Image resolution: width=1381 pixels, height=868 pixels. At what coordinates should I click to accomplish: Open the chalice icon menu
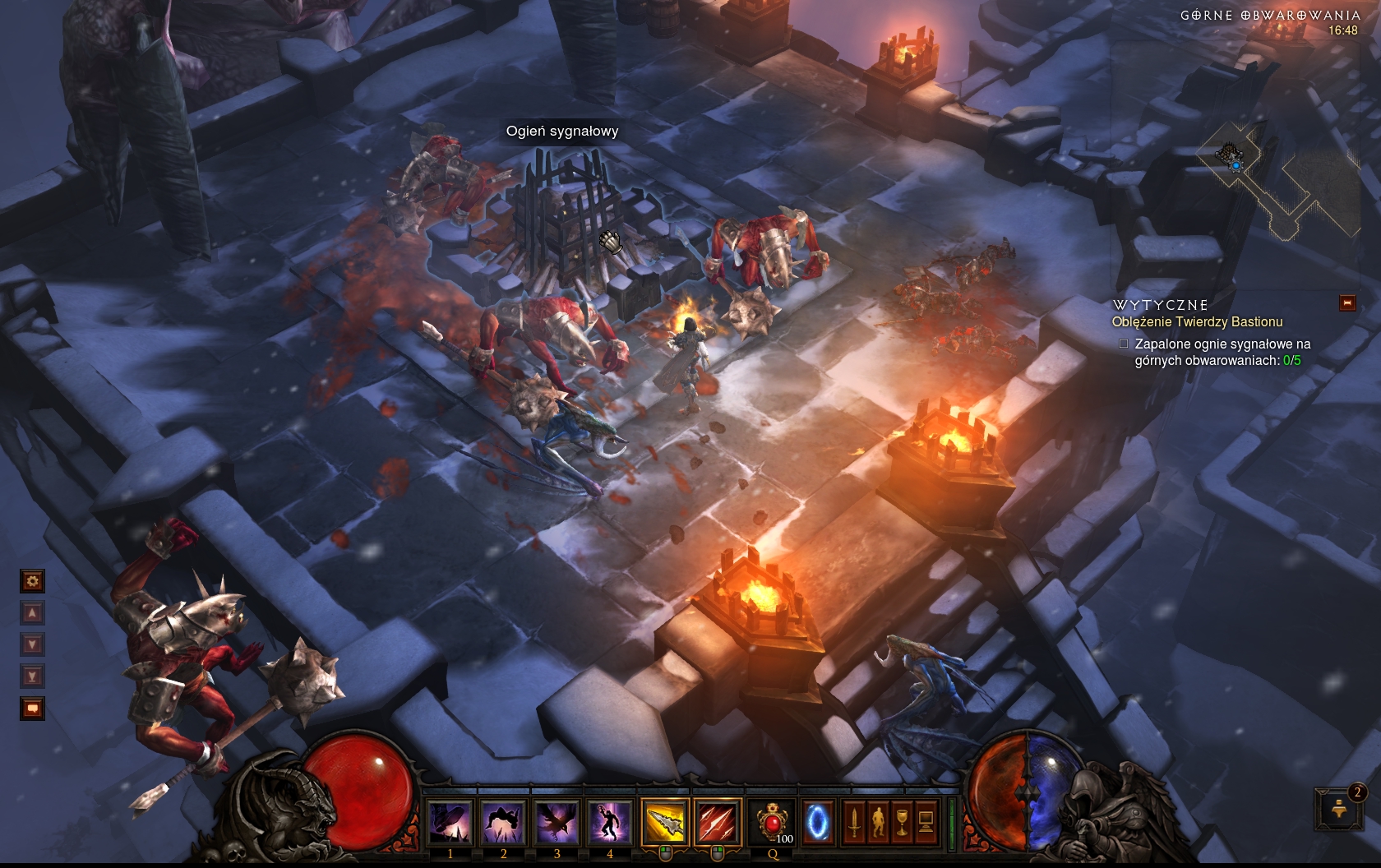[902, 821]
